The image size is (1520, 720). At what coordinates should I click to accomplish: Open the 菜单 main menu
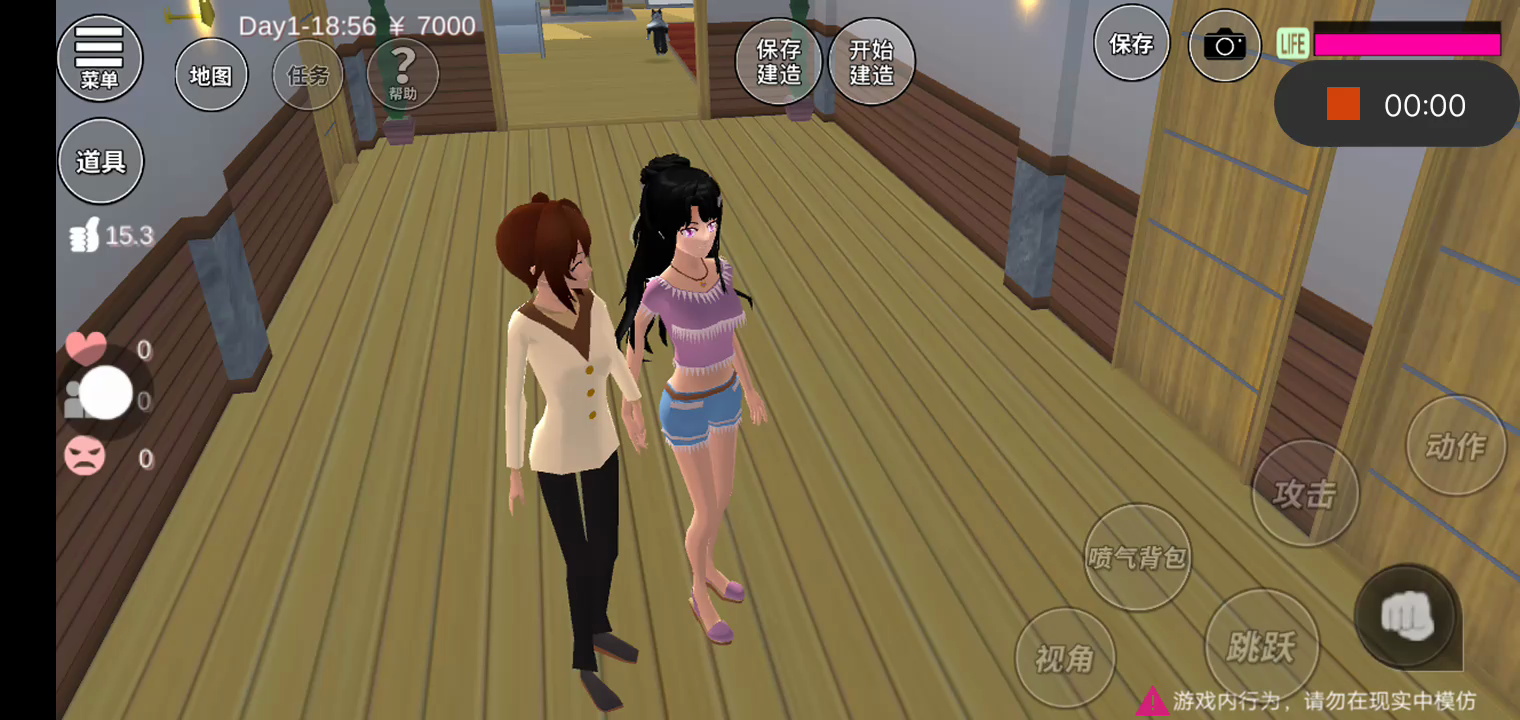tap(99, 57)
